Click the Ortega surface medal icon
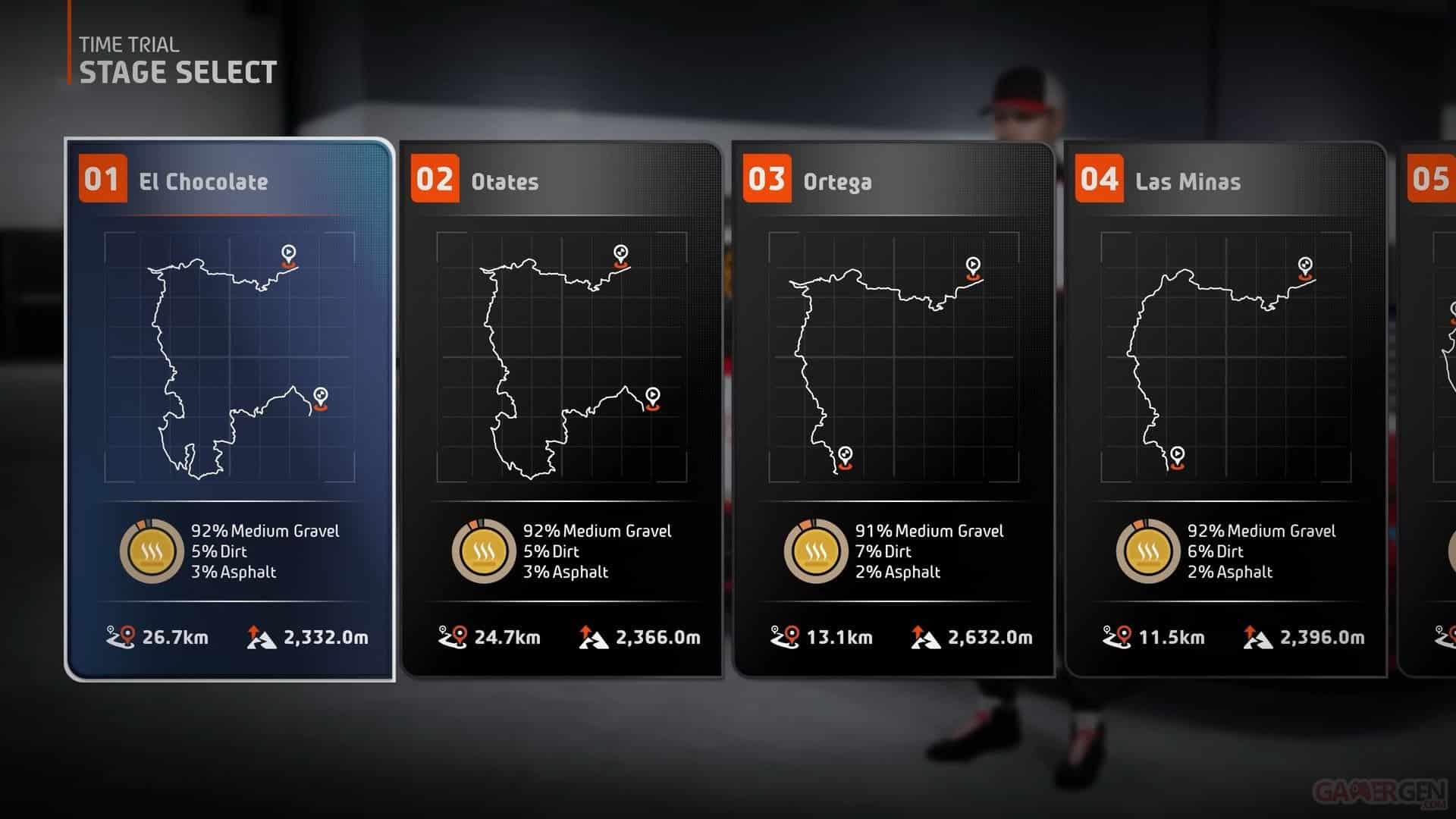The height and width of the screenshot is (819, 1456). pyautogui.click(x=817, y=551)
